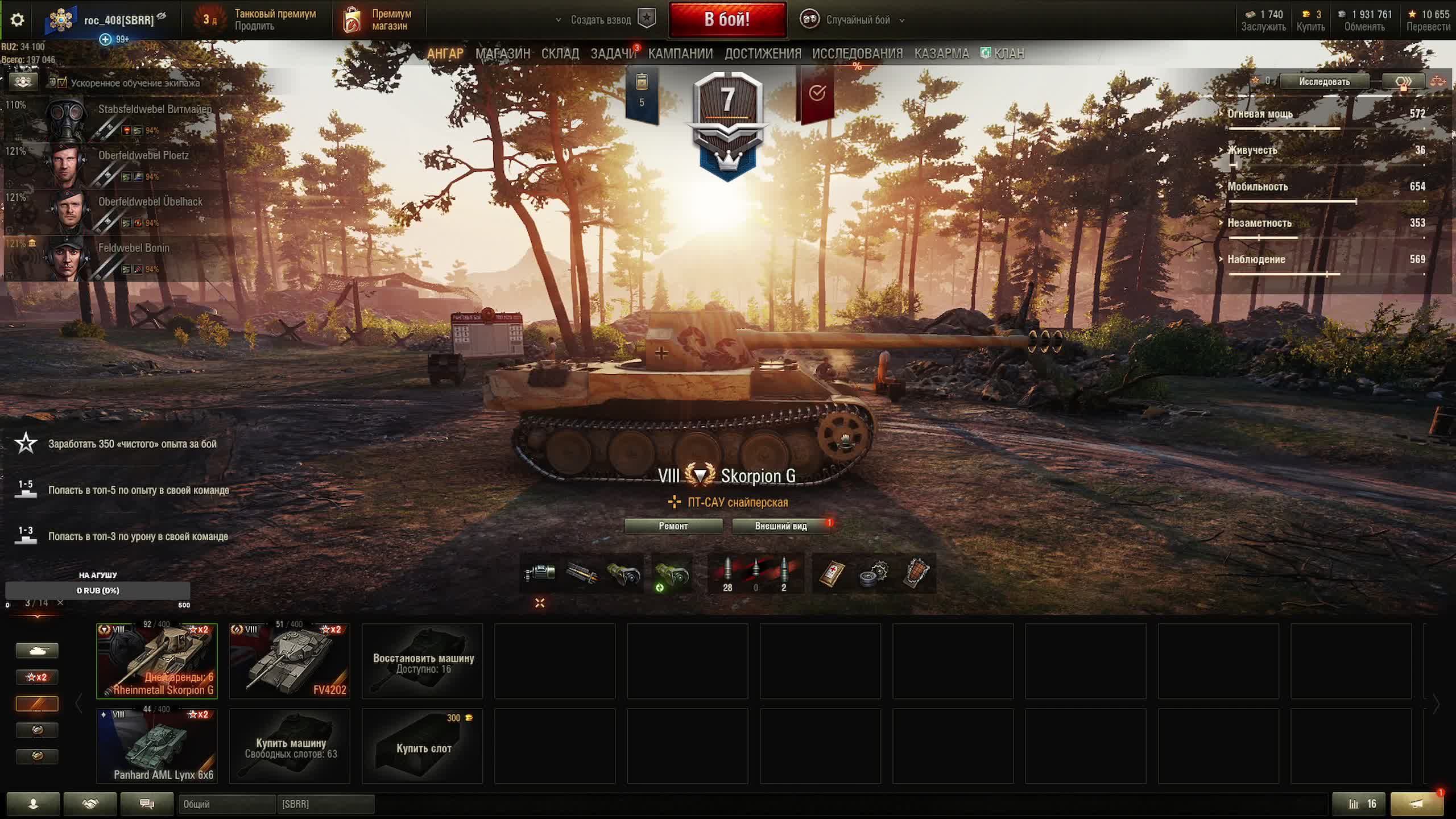Open the Случайный бой battle mode dropdown

tap(858, 20)
